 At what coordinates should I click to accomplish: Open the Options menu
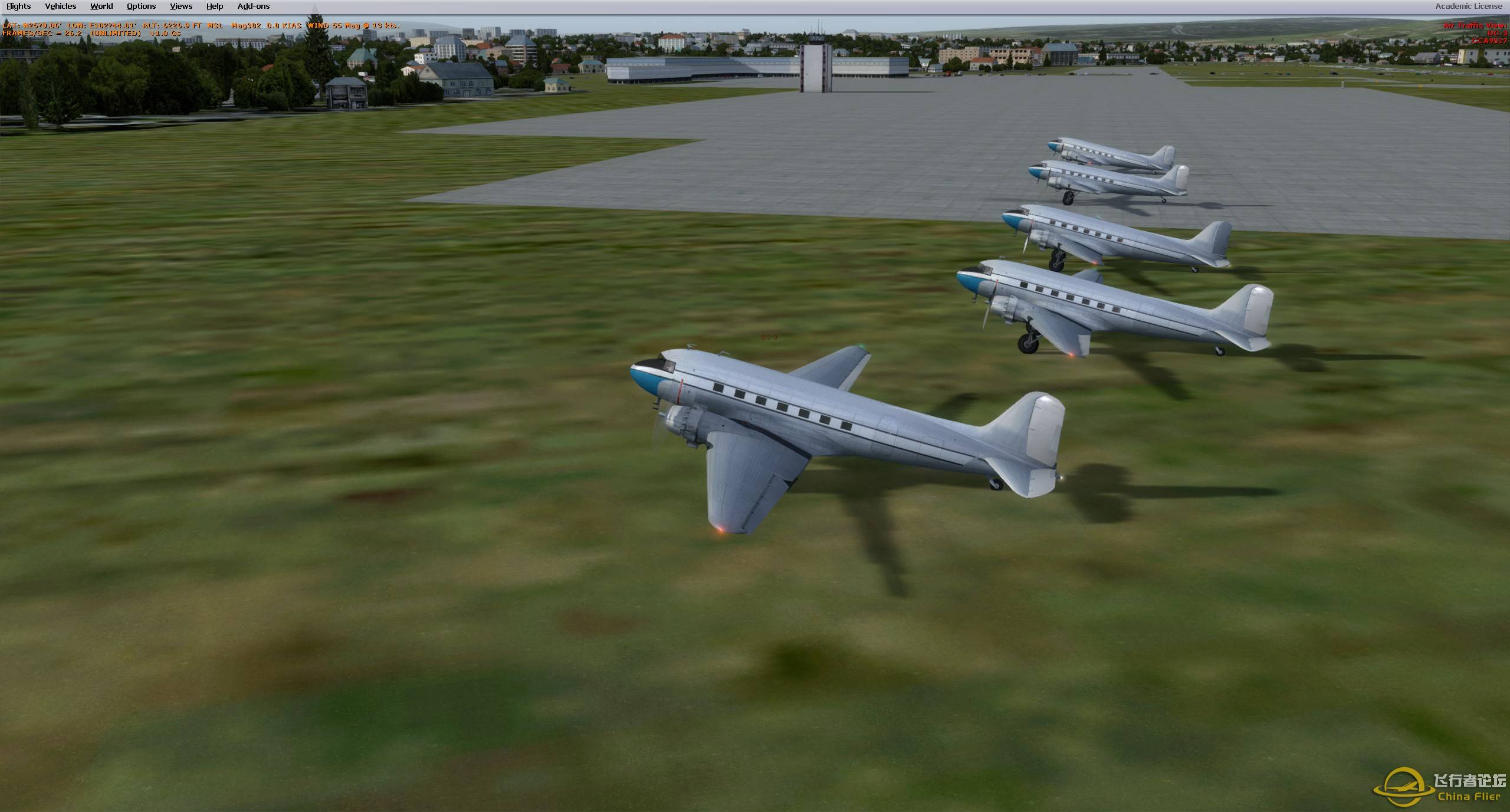(140, 6)
